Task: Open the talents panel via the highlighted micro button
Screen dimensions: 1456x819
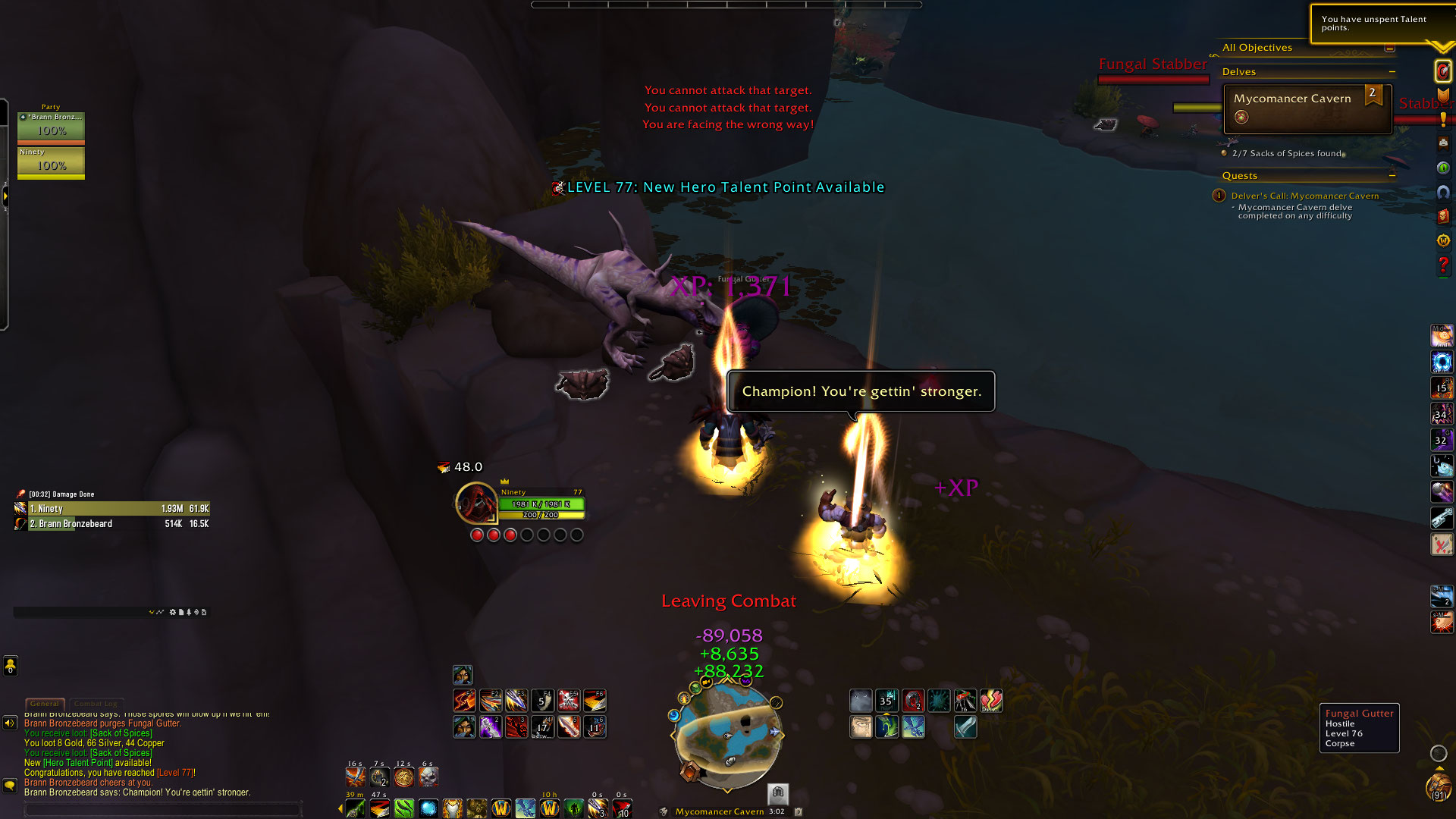Action: 1442,71
